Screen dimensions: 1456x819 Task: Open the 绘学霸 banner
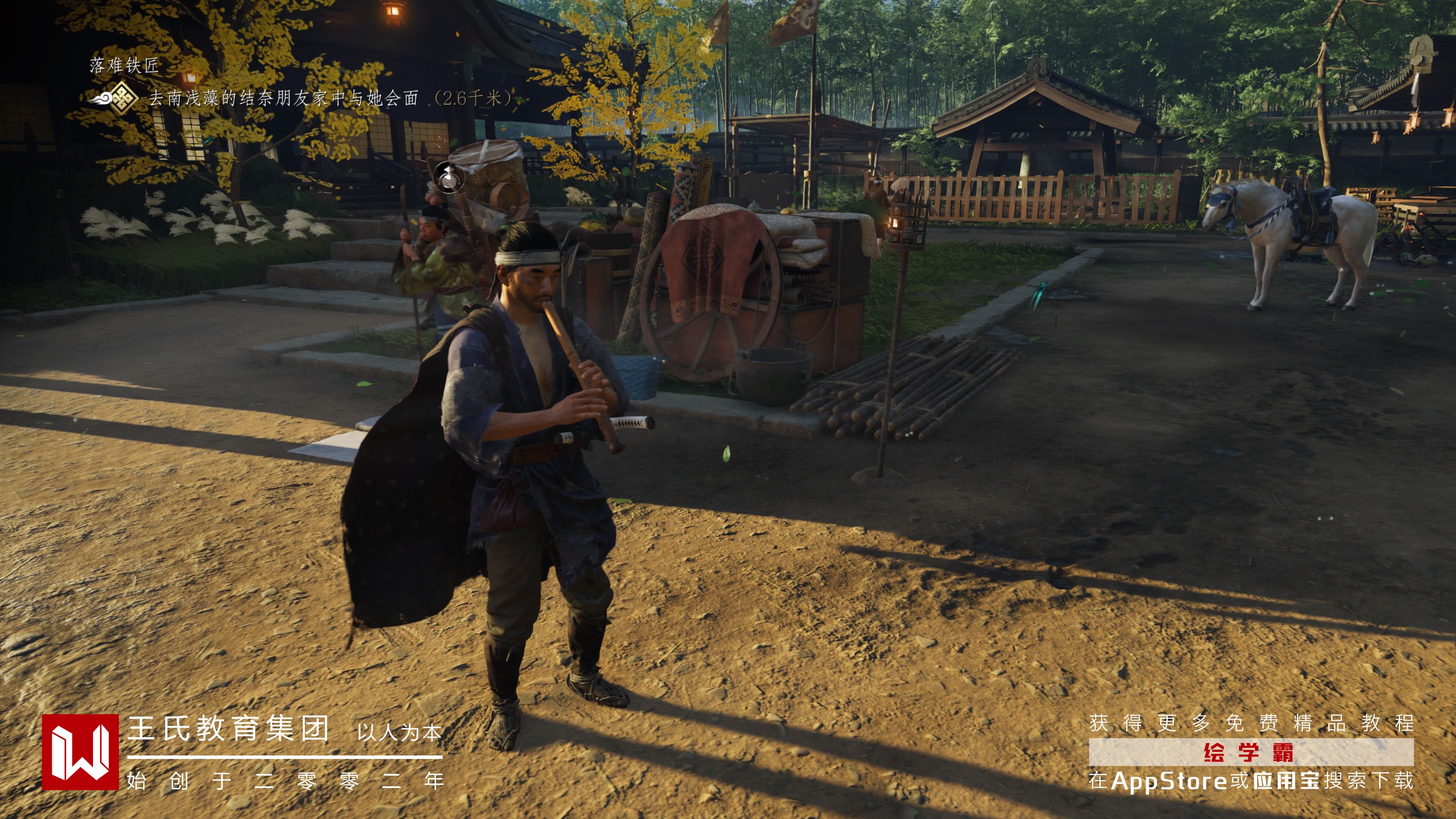coord(1250,752)
